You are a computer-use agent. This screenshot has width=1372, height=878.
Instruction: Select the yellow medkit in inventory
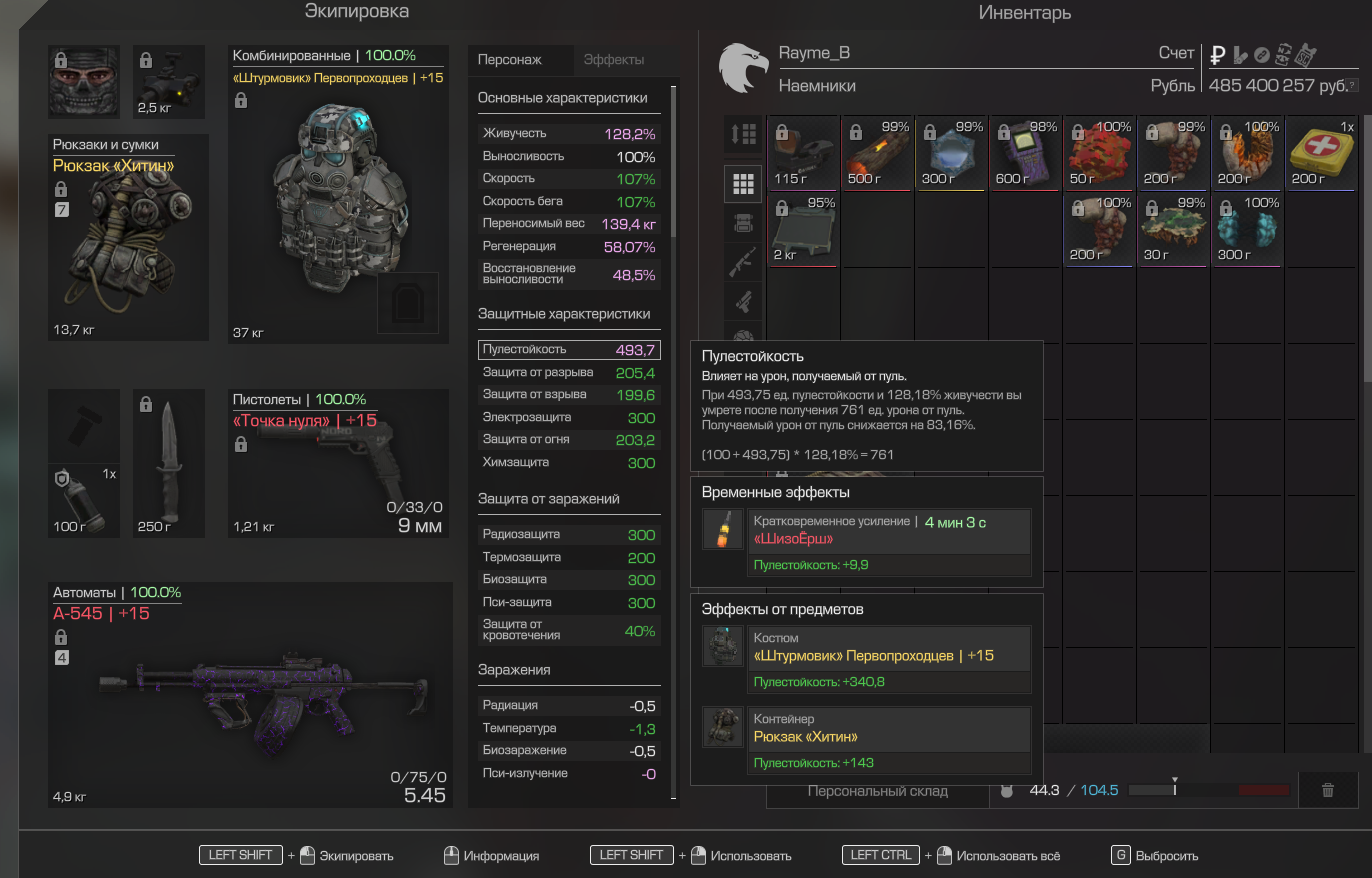pos(1322,152)
